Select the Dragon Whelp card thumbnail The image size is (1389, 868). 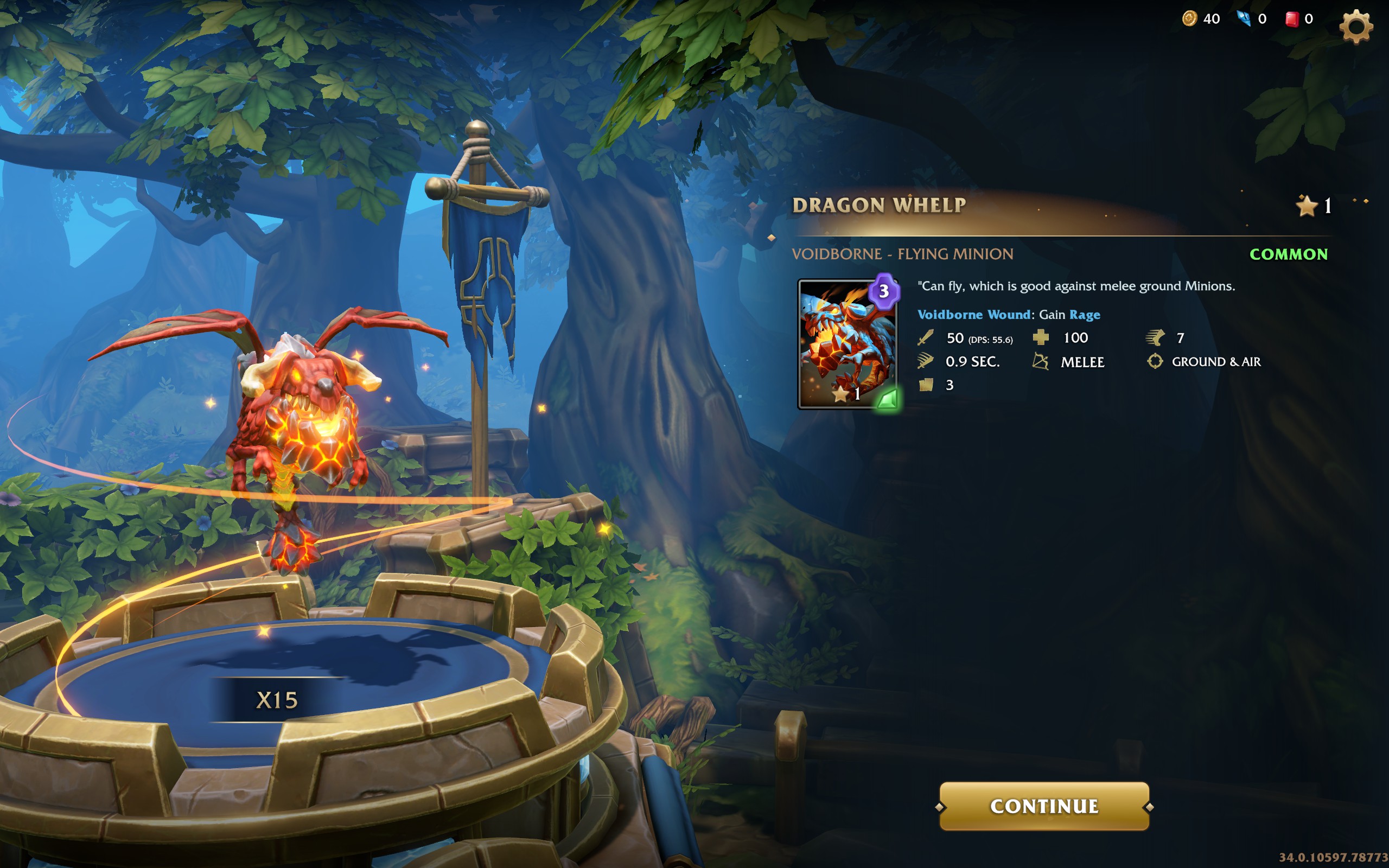pos(847,344)
